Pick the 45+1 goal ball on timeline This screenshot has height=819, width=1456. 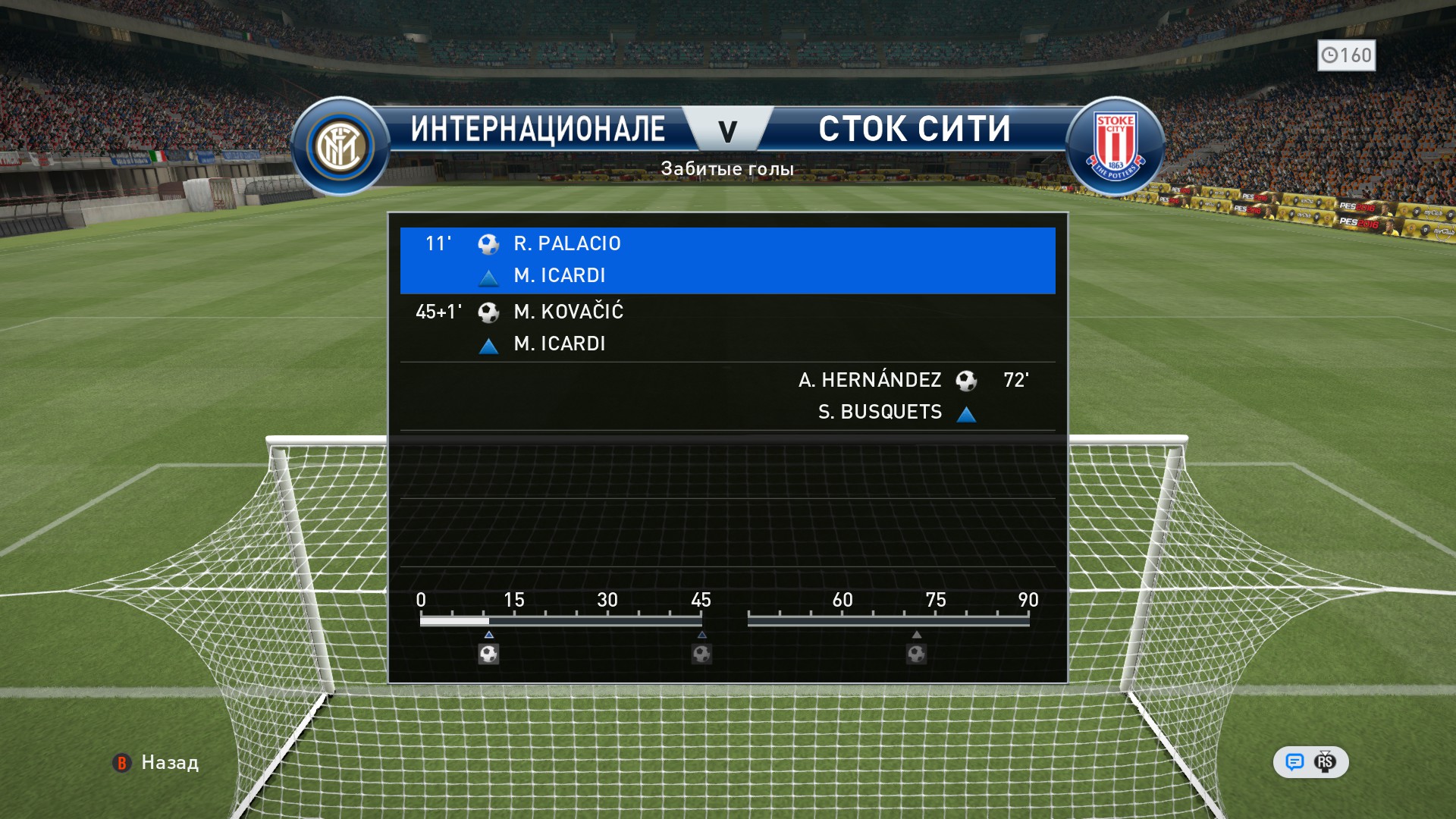click(701, 654)
